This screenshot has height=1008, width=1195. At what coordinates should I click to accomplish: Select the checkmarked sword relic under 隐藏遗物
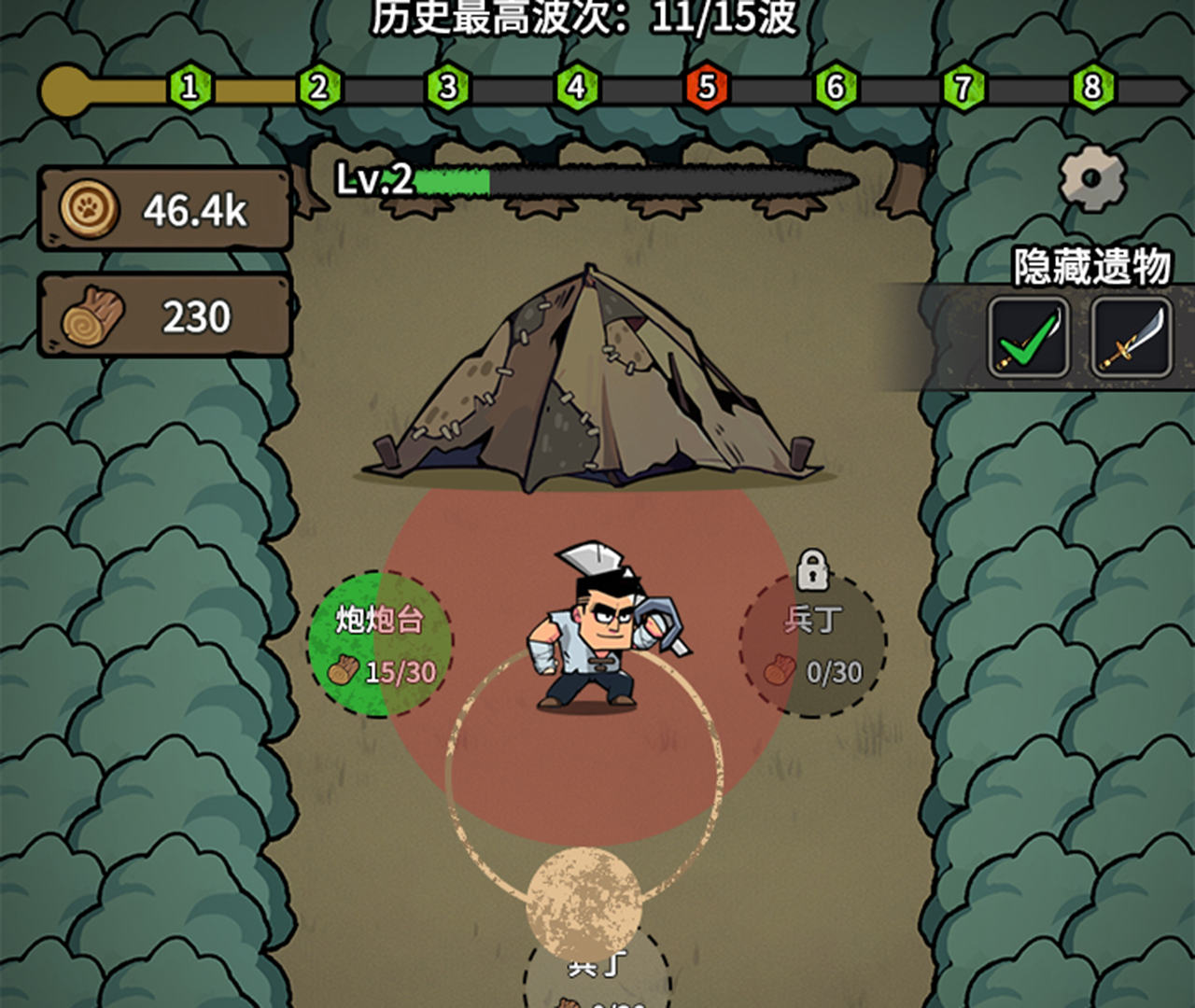[1027, 339]
